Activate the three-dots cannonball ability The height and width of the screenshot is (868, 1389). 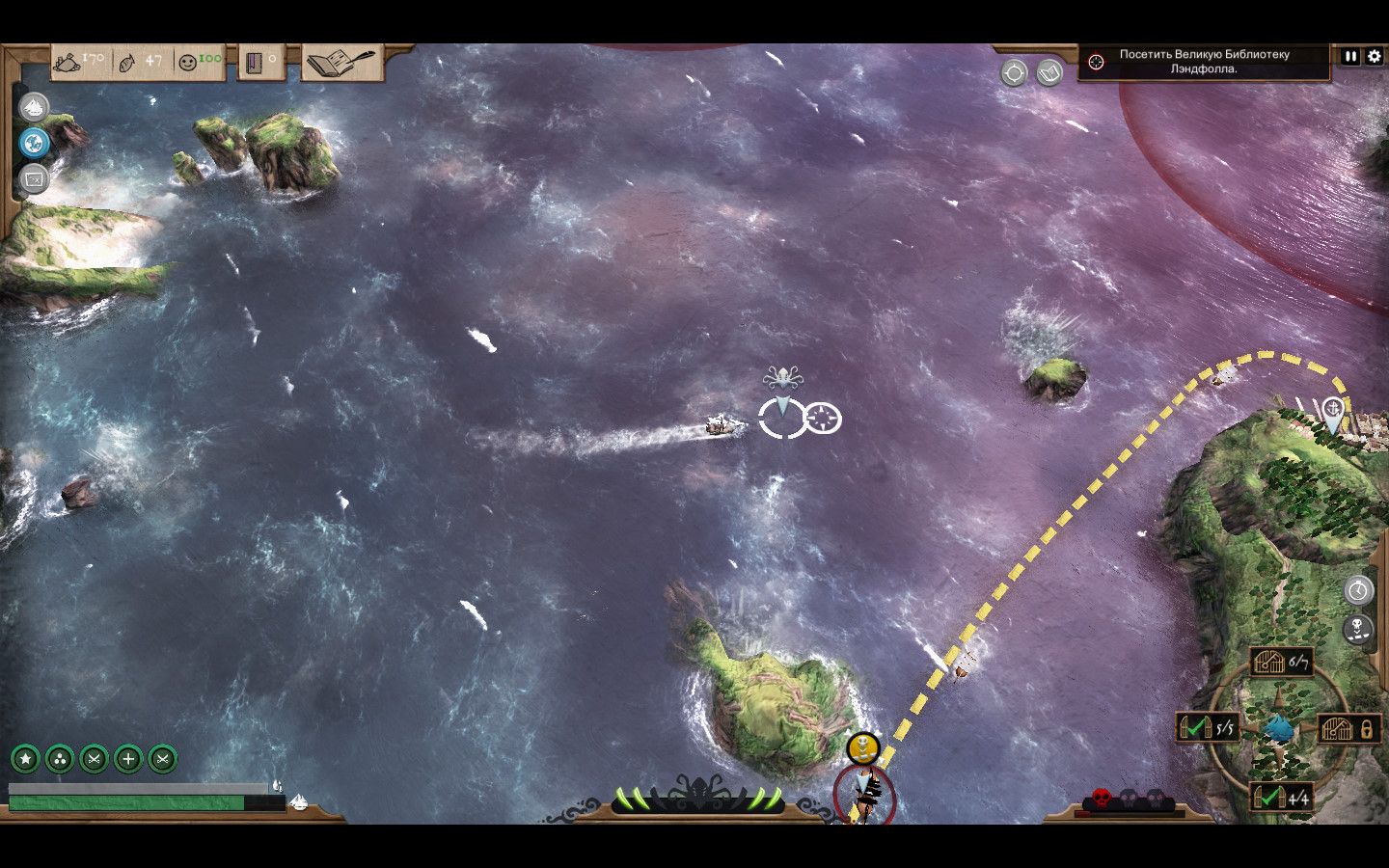59,759
